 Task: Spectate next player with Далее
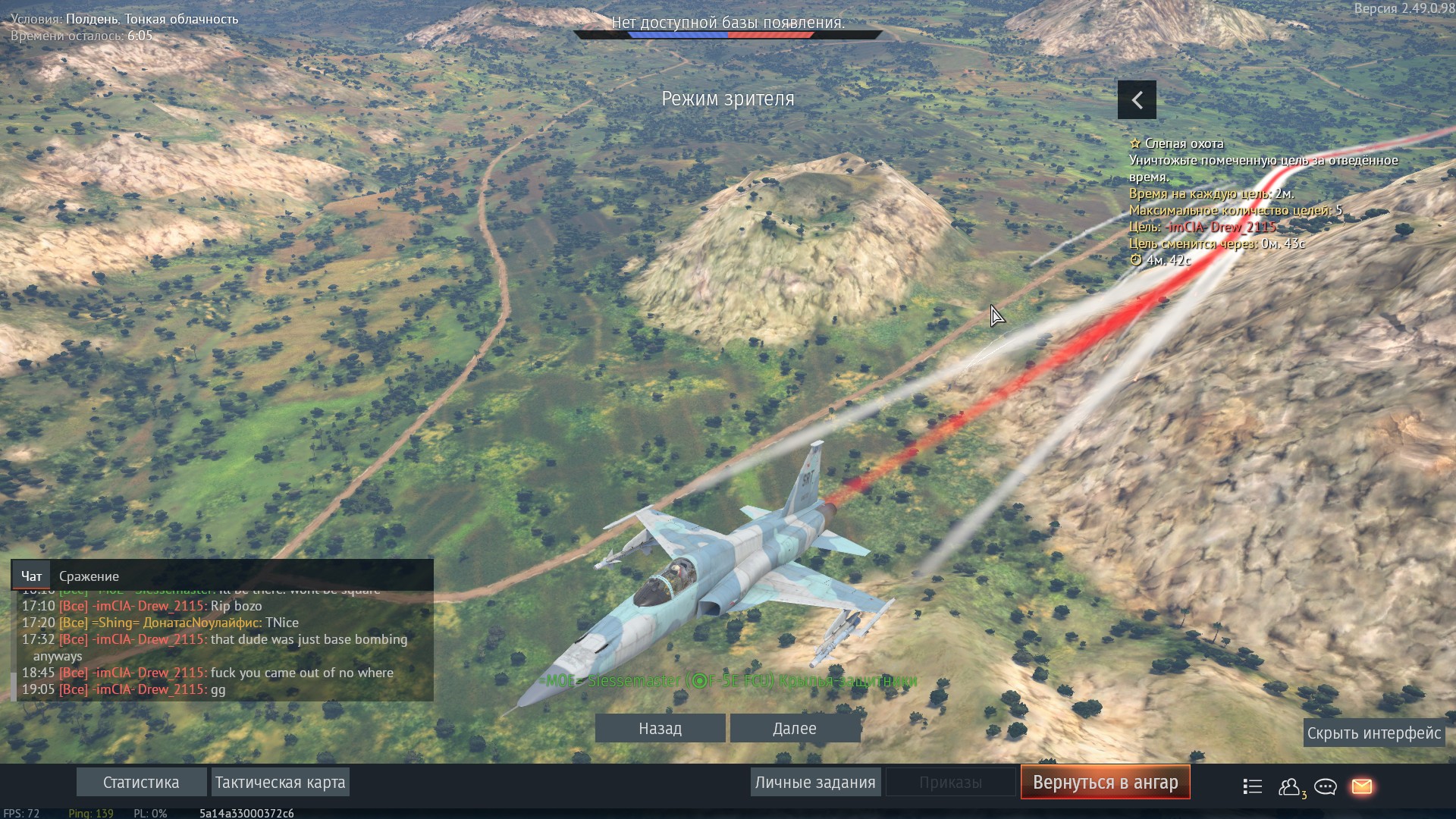click(x=795, y=729)
